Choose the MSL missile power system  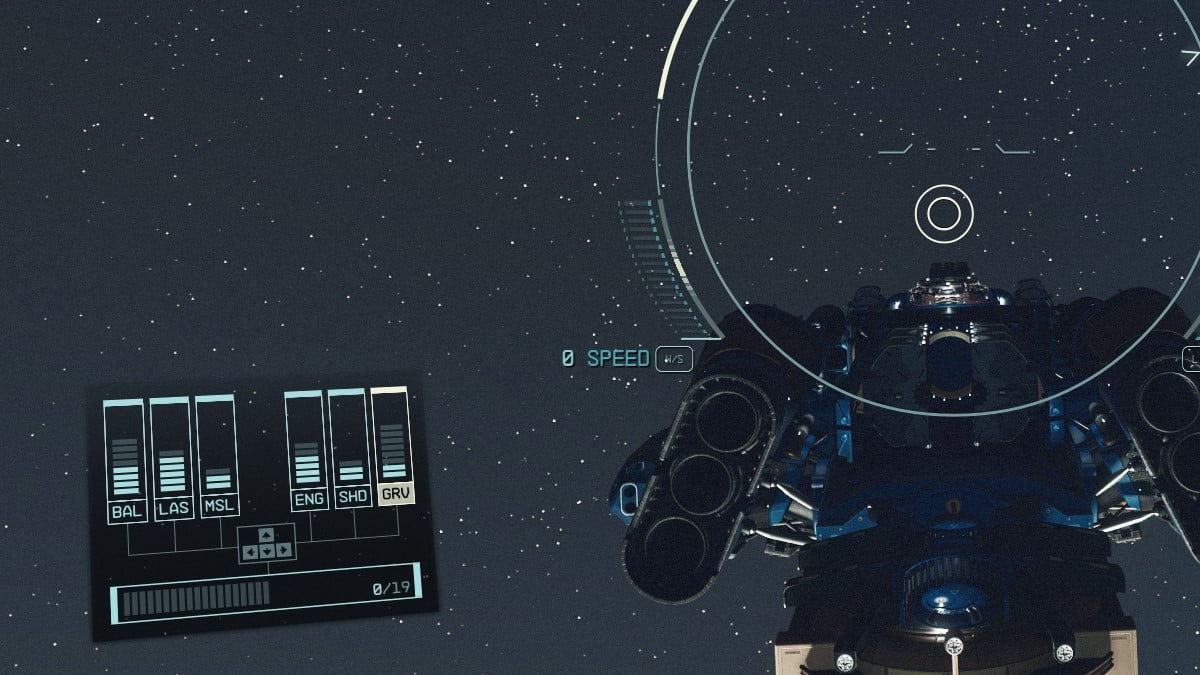(219, 505)
